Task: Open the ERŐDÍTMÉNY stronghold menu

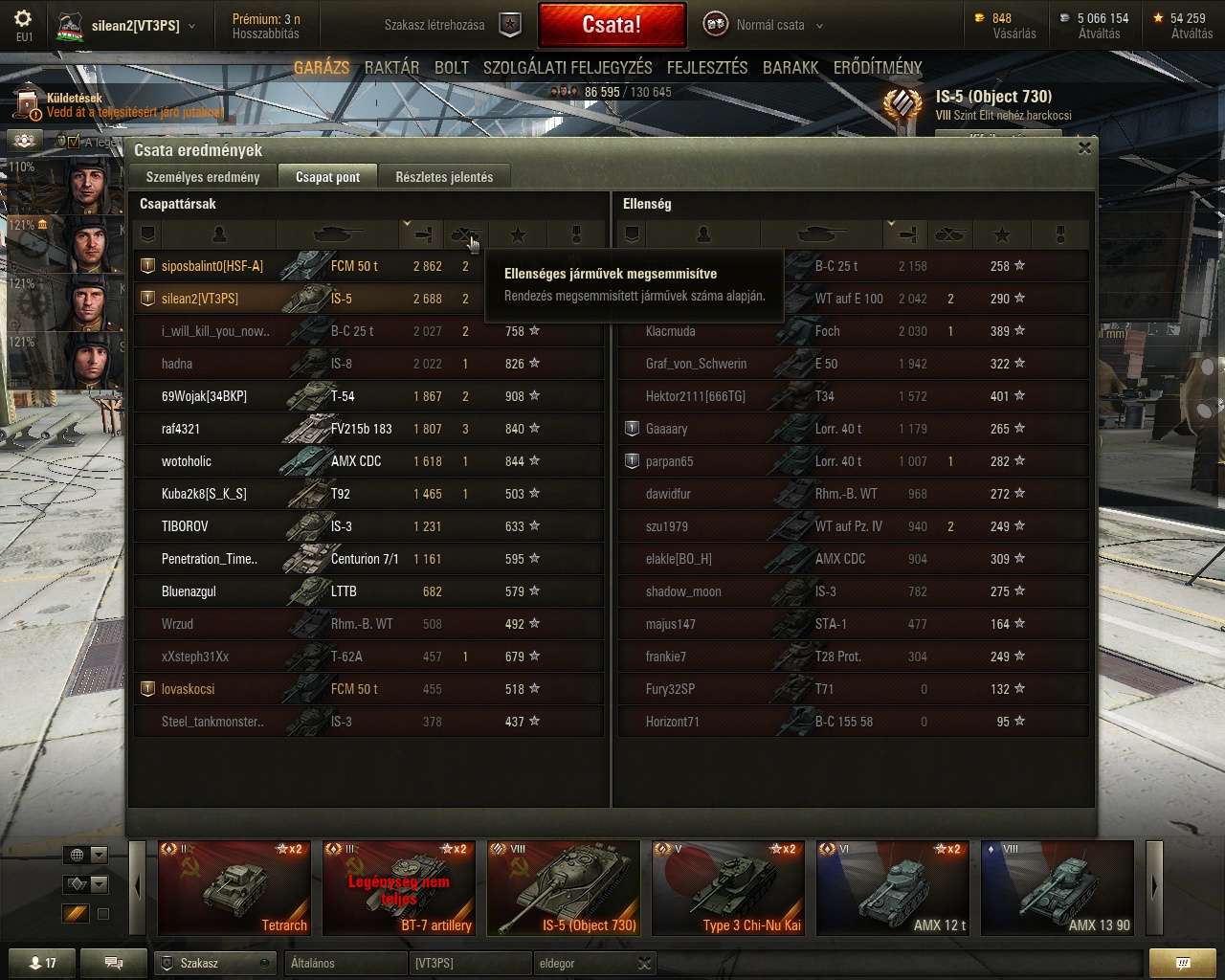Action: click(878, 68)
